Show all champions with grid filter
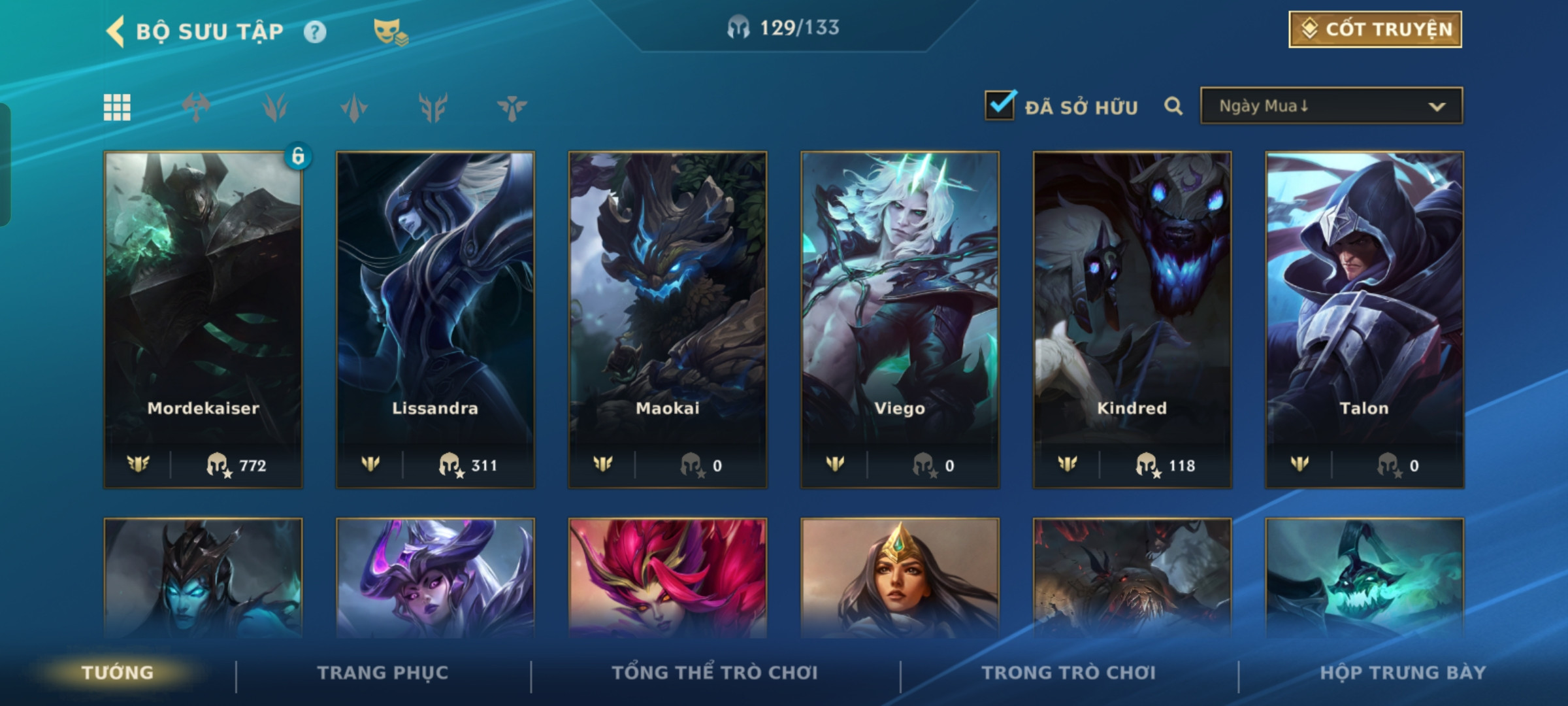 tap(117, 107)
